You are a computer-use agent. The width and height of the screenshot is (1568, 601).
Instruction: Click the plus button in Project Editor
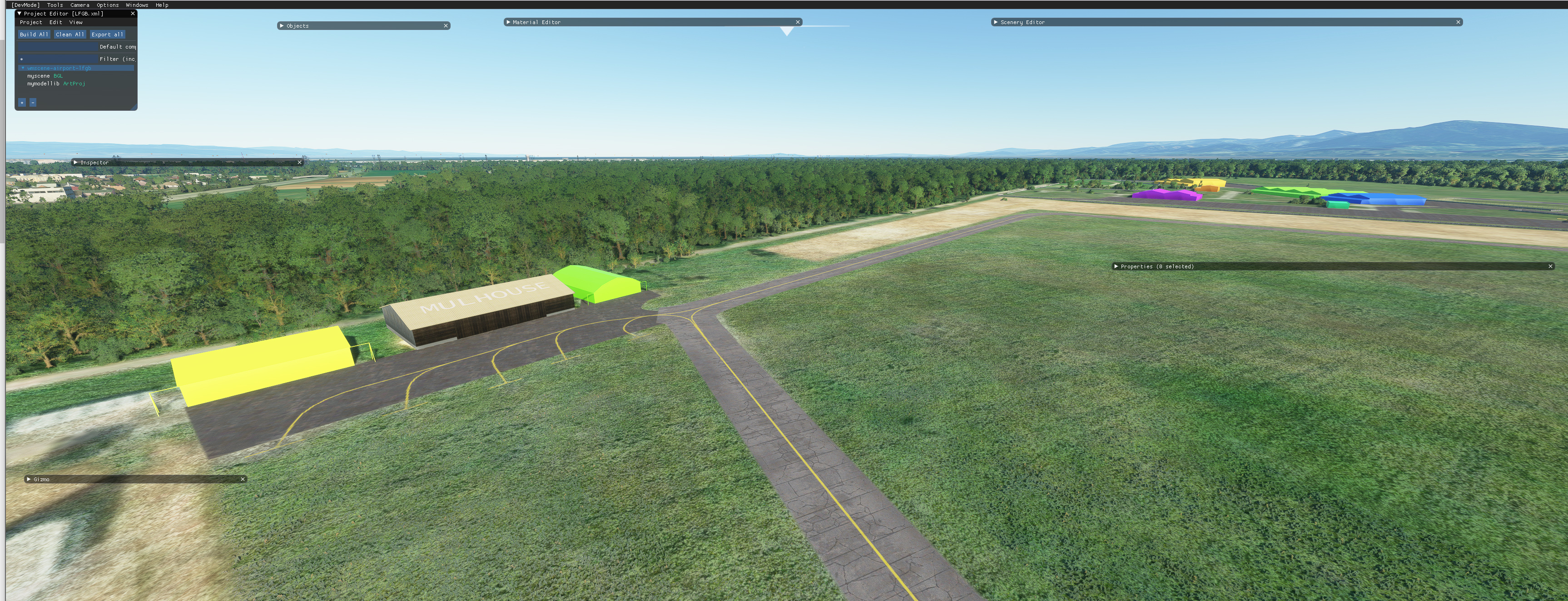22,103
